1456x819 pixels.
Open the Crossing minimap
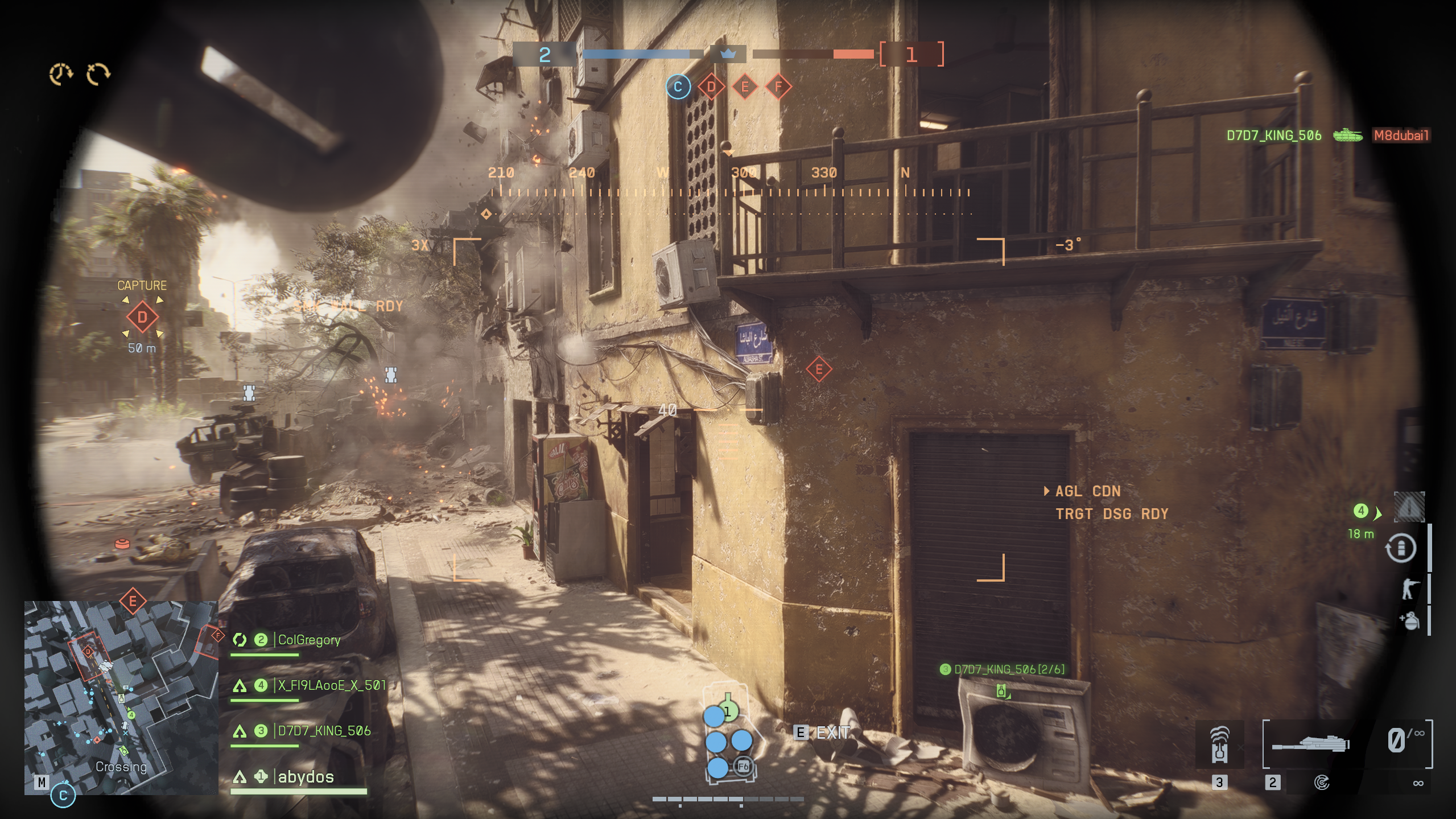(x=121, y=697)
